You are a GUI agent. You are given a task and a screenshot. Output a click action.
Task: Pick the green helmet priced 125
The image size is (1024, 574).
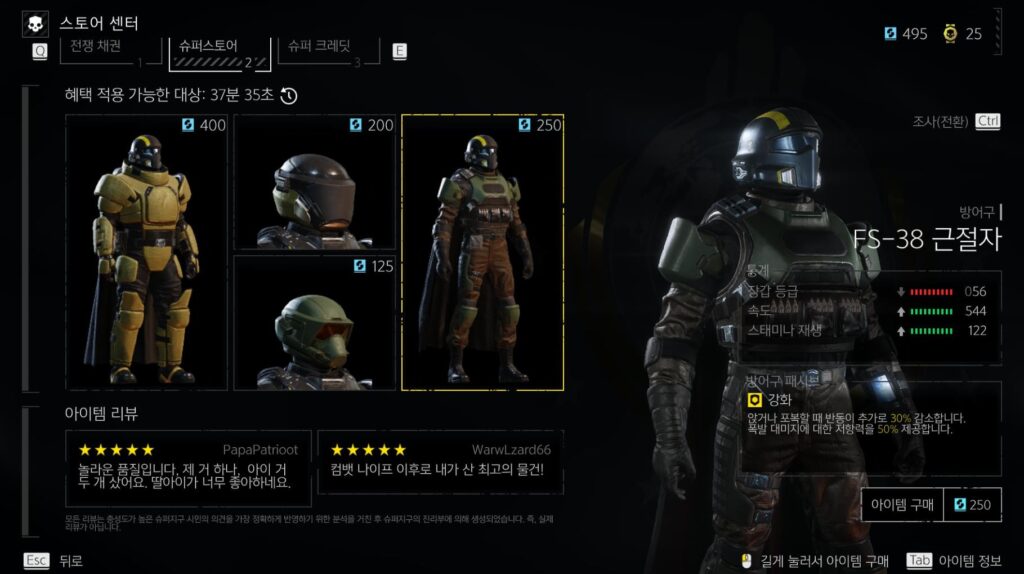[x=315, y=322]
